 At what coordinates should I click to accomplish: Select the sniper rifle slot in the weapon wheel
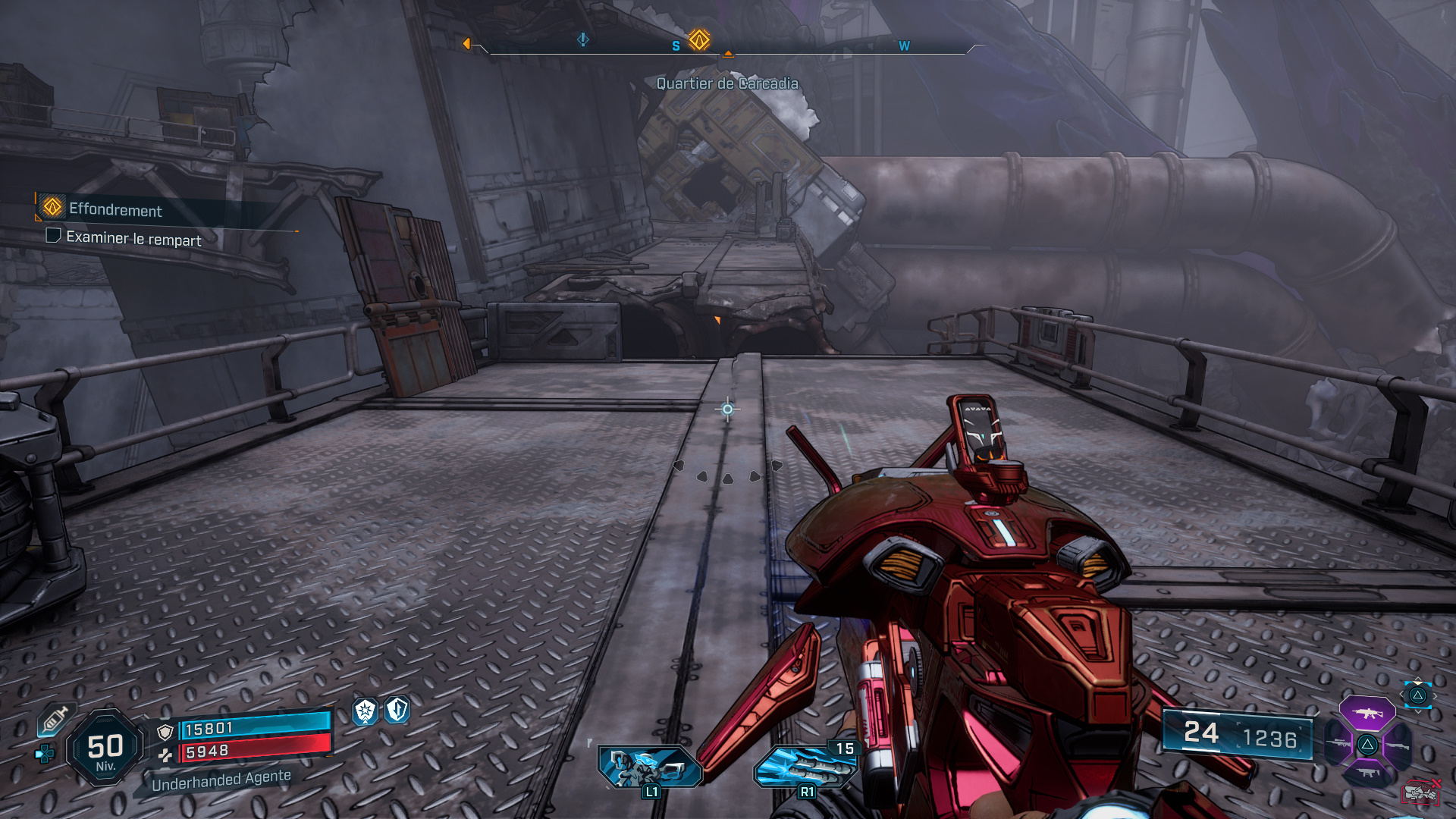point(1338,744)
